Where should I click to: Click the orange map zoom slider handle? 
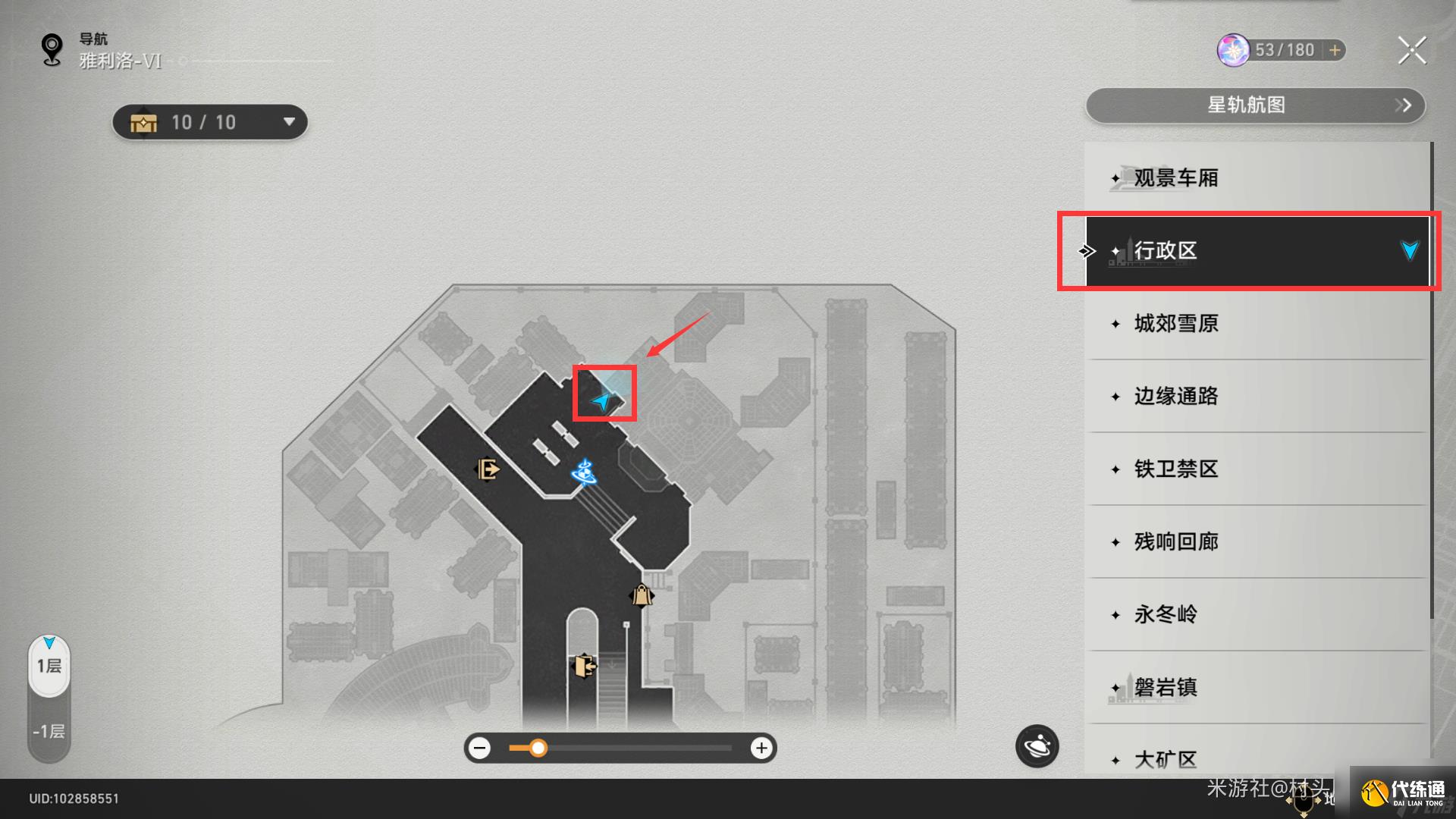538,748
